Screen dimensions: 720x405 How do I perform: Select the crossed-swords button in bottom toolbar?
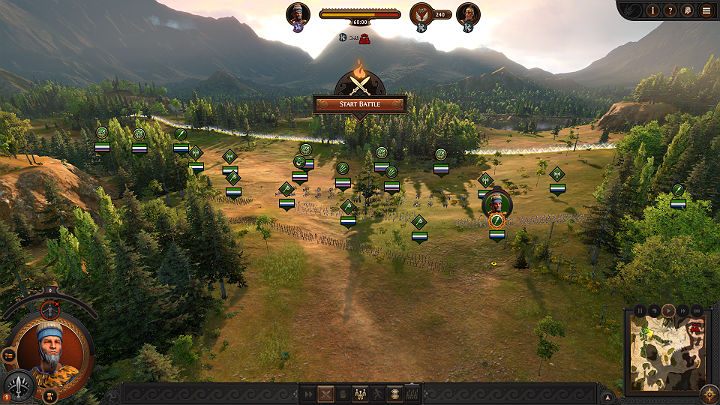325,394
